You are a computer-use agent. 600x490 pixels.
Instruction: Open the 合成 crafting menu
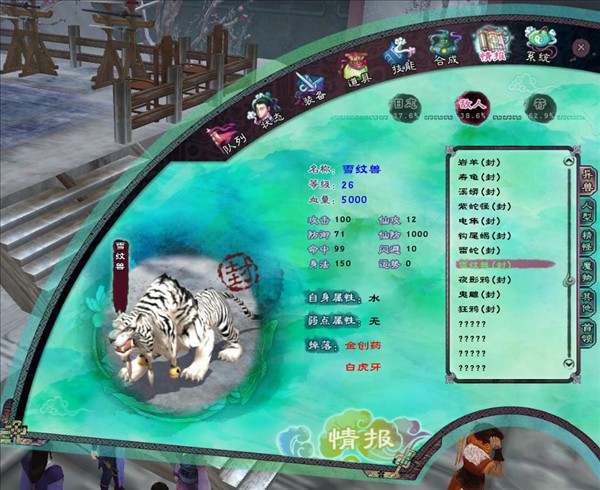pos(445,45)
